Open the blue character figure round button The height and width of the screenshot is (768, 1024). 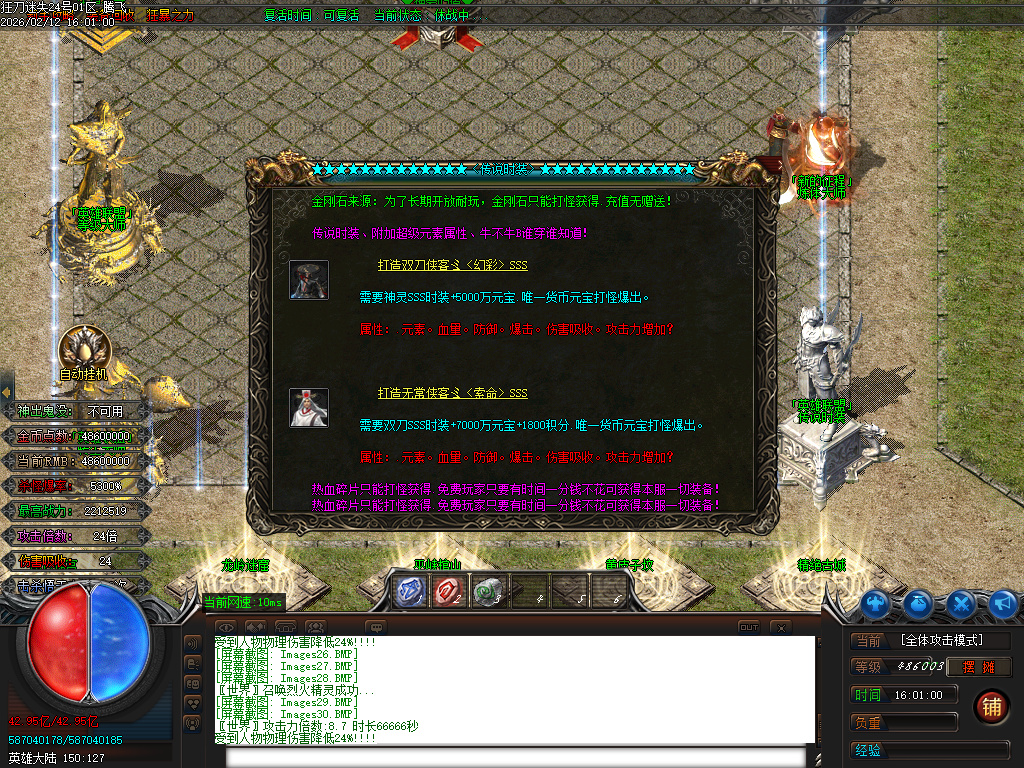click(x=876, y=603)
